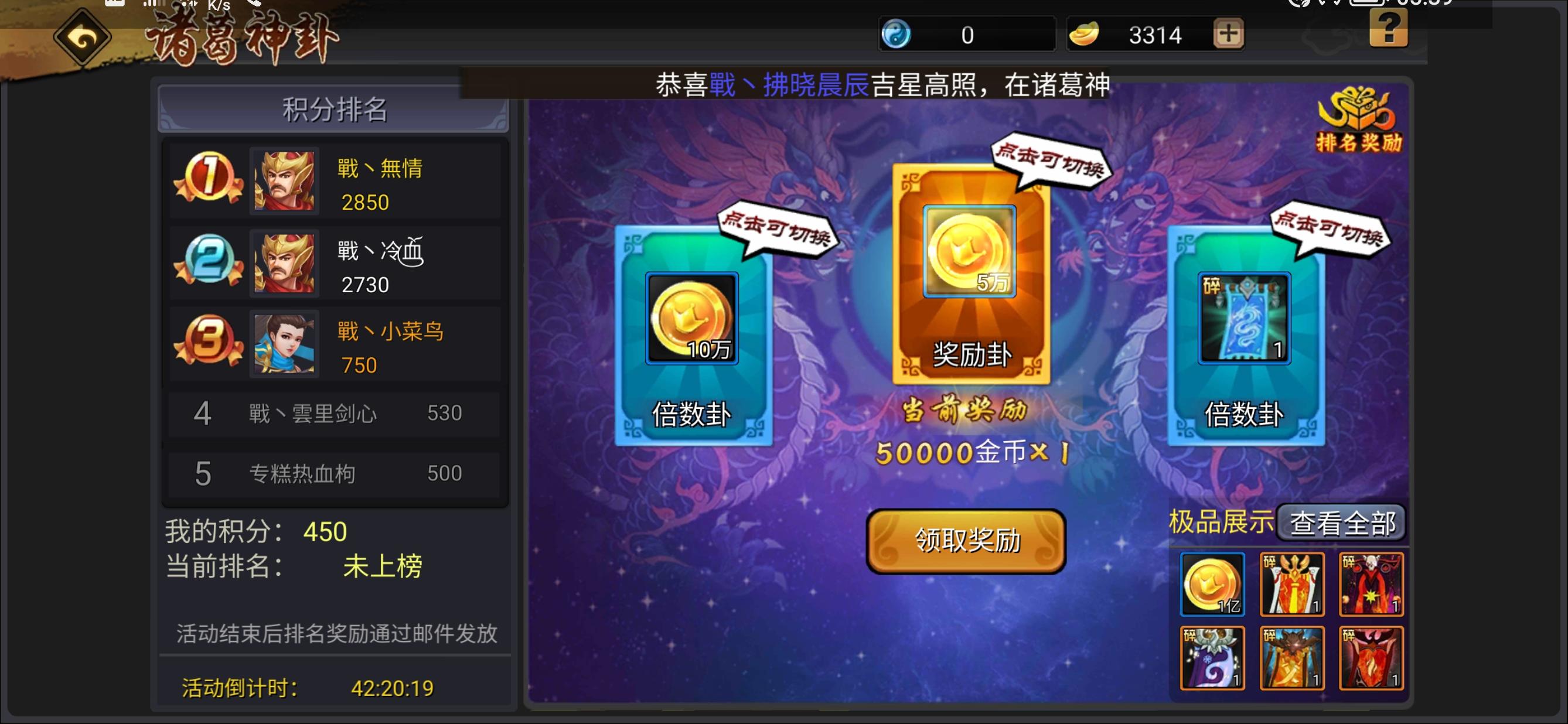1568x724 pixels.
Task: Tap the yin-yang currency icon
Action: [896, 33]
